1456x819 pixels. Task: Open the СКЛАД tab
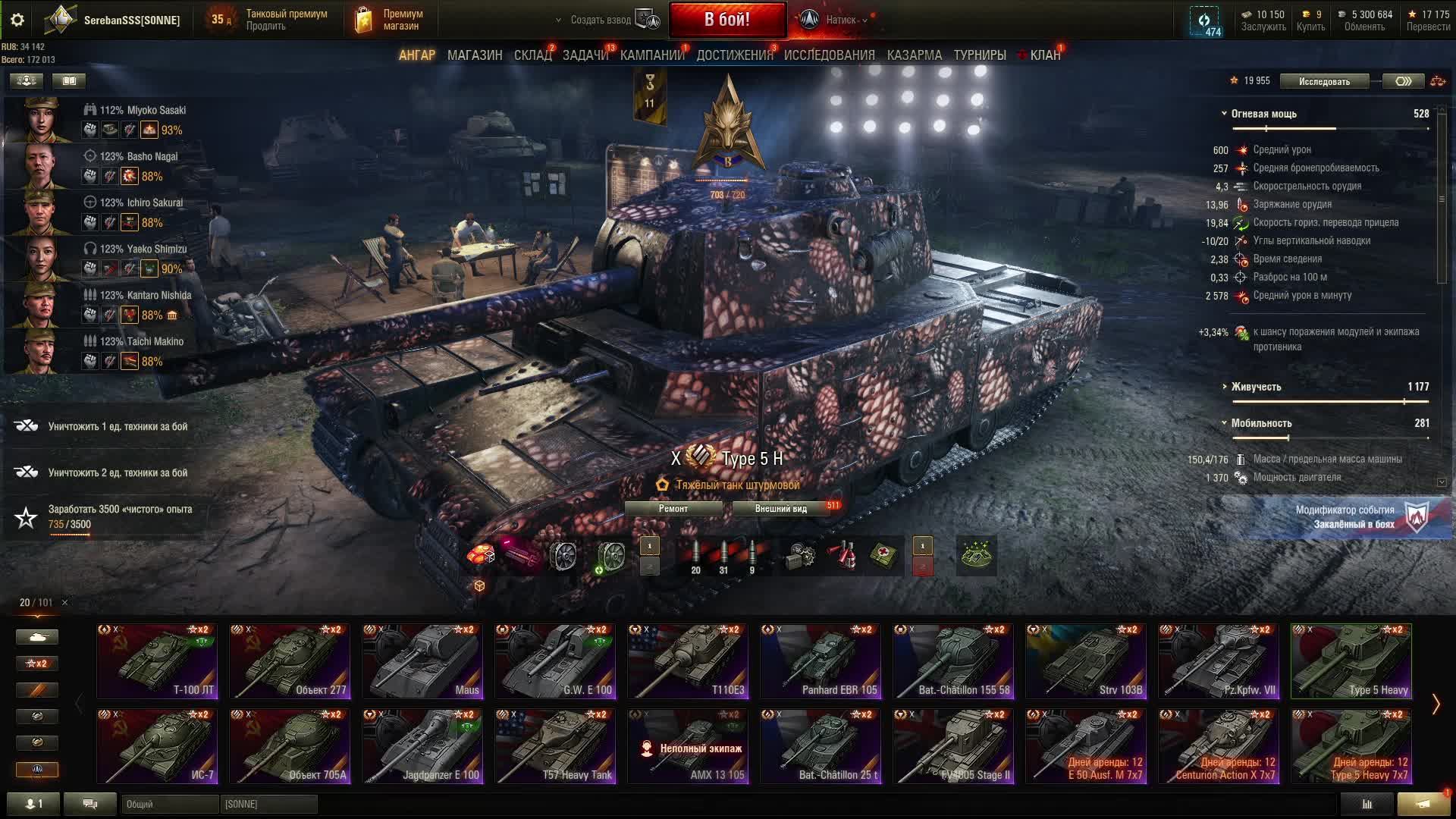[532, 55]
